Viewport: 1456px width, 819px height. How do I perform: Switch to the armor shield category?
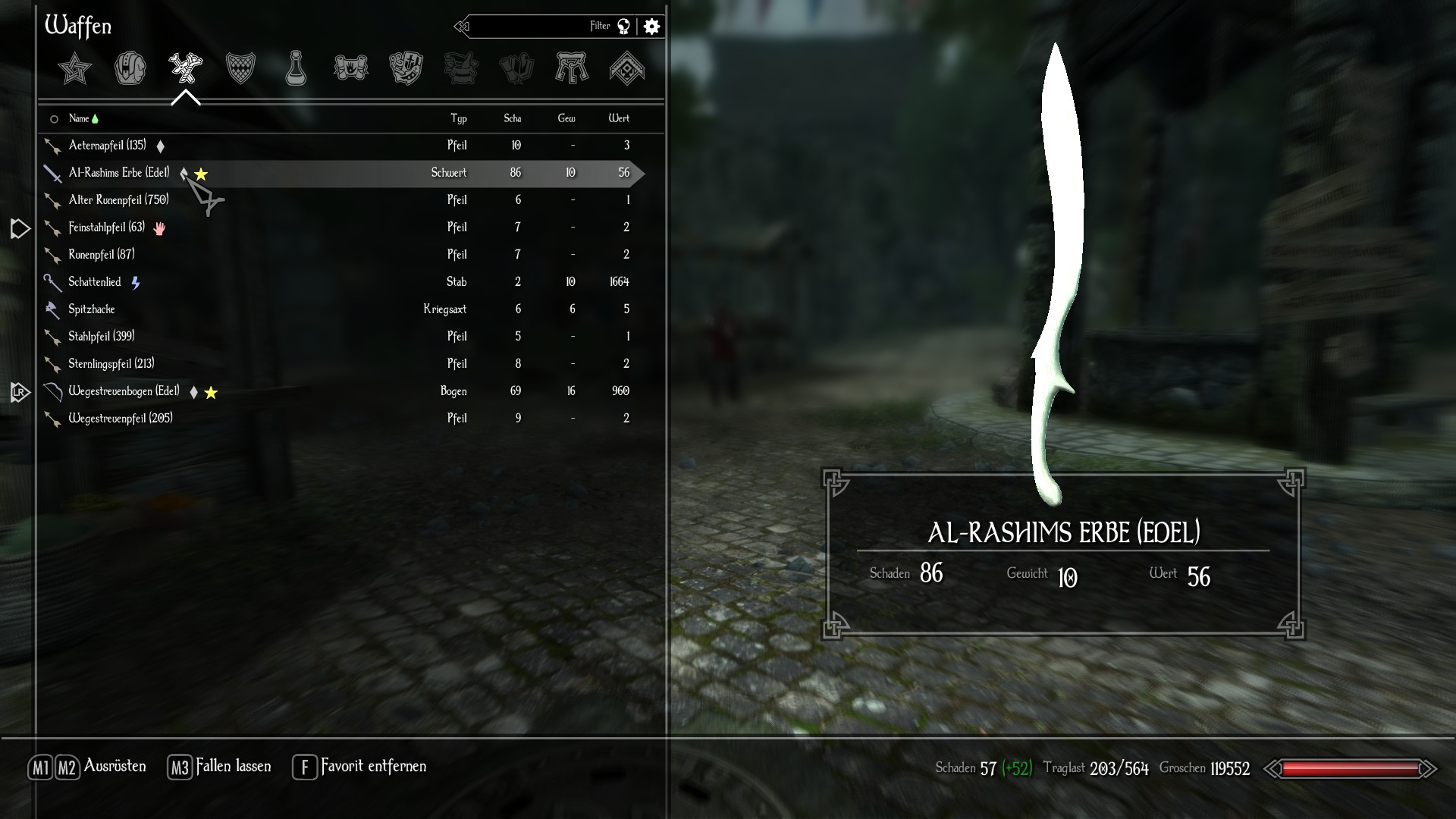[x=240, y=69]
